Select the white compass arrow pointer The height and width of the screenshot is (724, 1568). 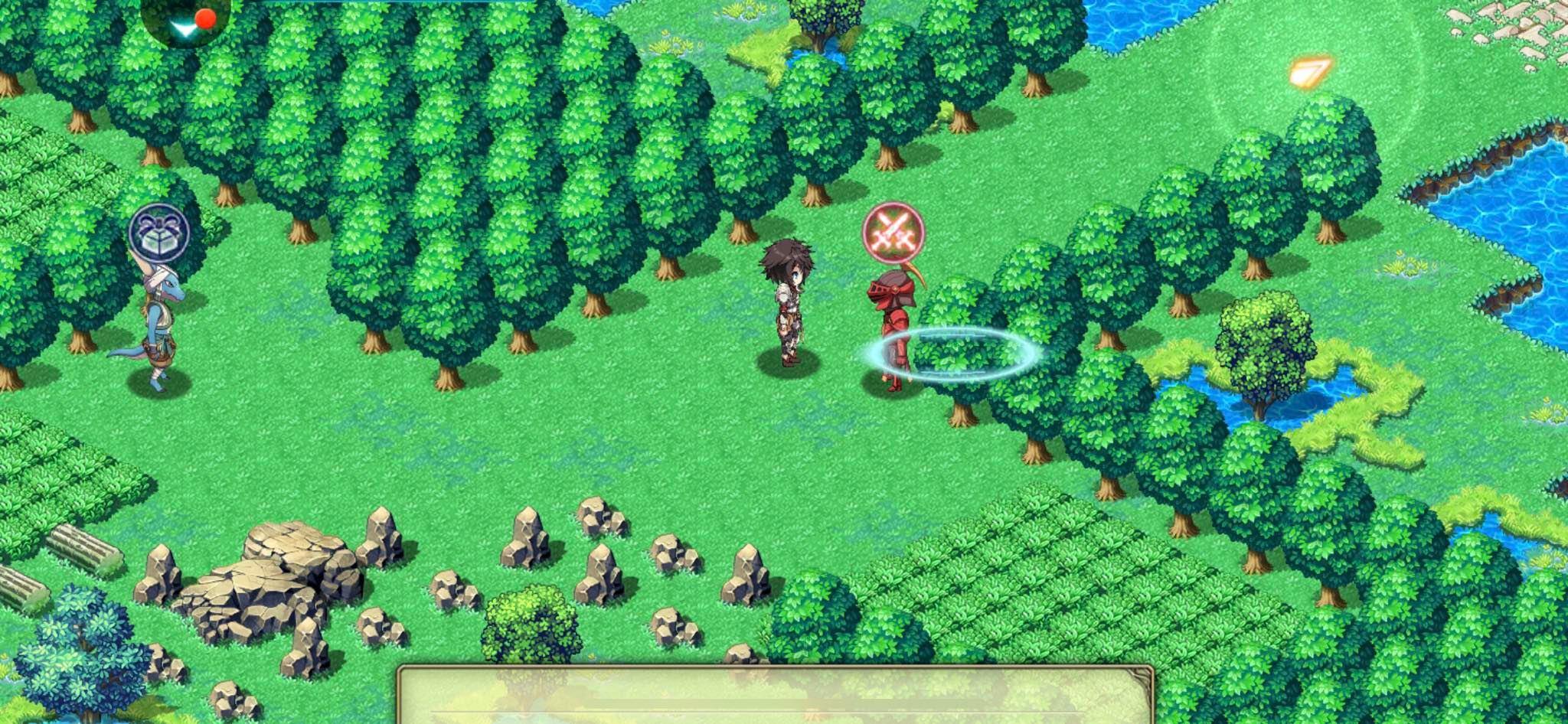click(x=182, y=29)
